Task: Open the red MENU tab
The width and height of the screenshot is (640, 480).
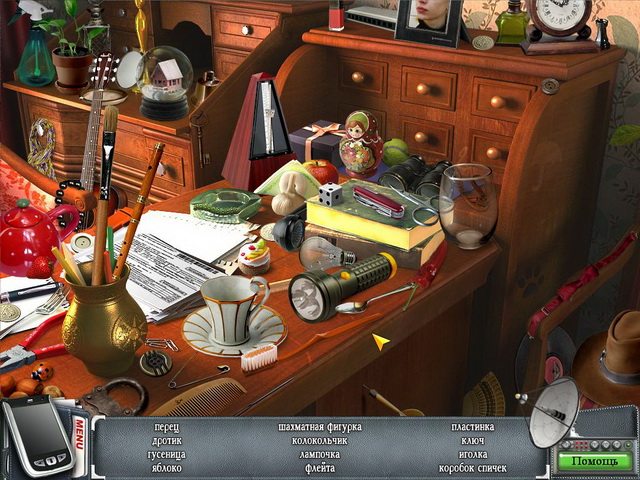Action: (81, 438)
